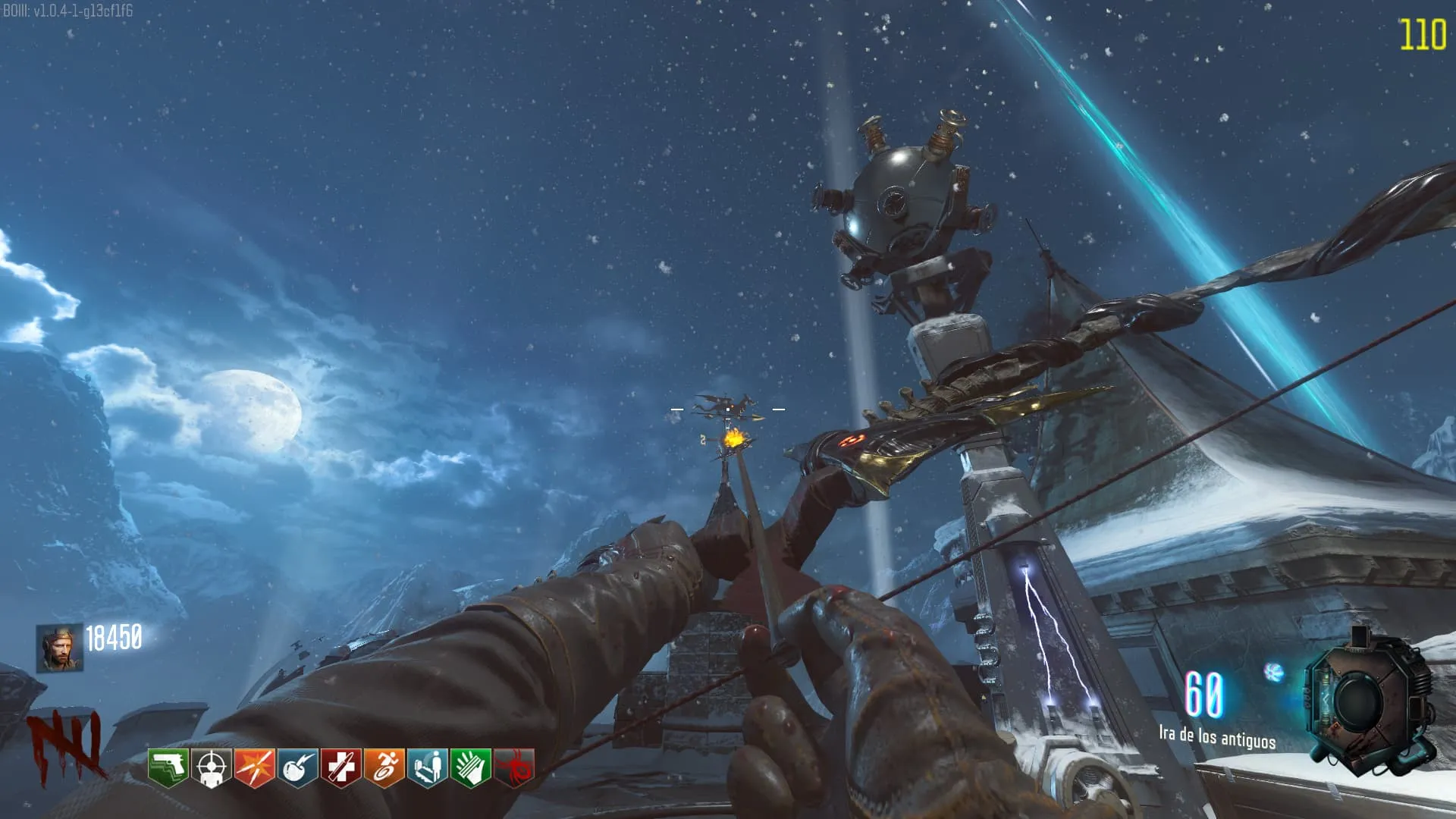This screenshot has height=819, width=1456.
Task: Choose the Double Tap bullets perk icon
Action: pyautogui.click(x=254, y=767)
